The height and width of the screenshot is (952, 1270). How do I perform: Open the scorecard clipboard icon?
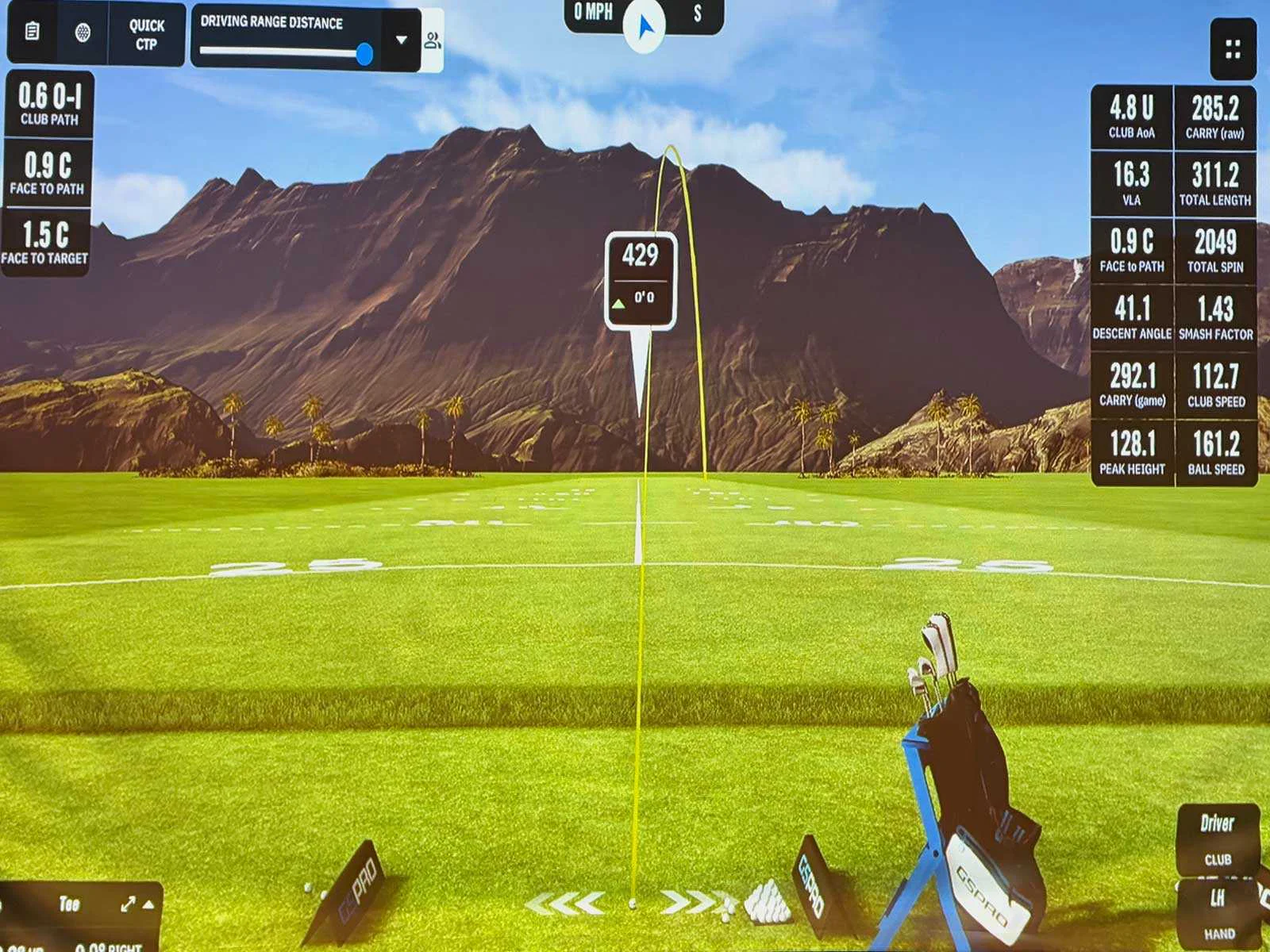[30, 32]
